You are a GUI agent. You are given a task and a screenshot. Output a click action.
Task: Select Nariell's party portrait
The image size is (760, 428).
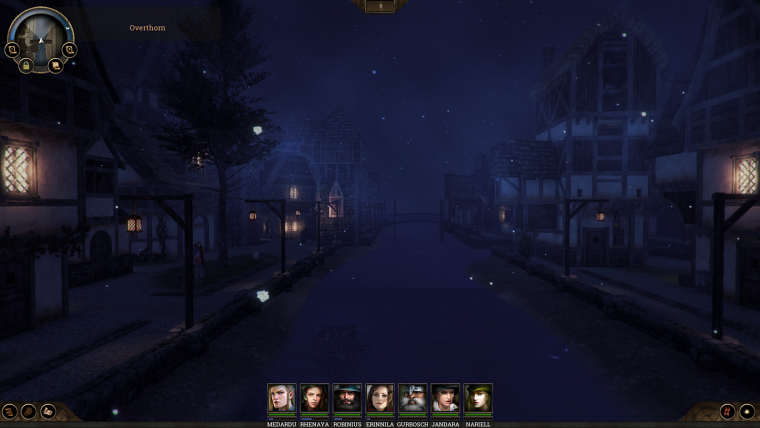478,398
